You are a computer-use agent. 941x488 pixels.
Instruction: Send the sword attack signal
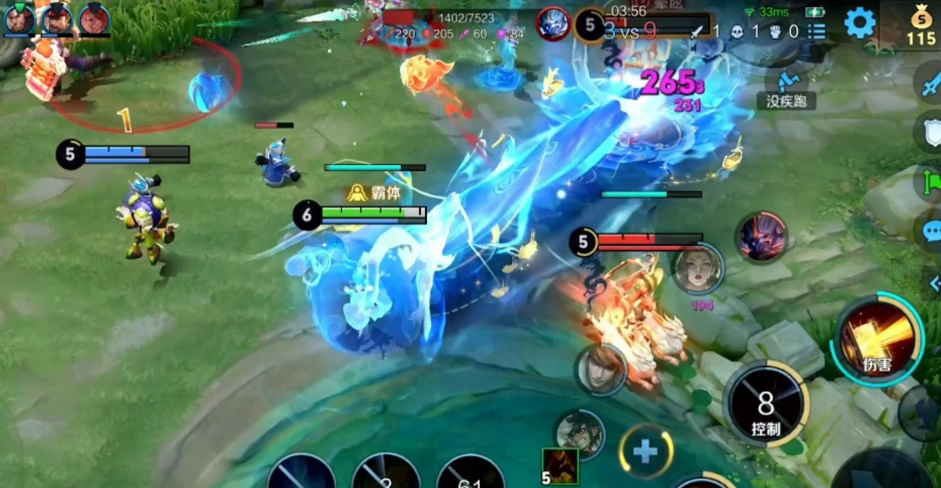tap(929, 82)
